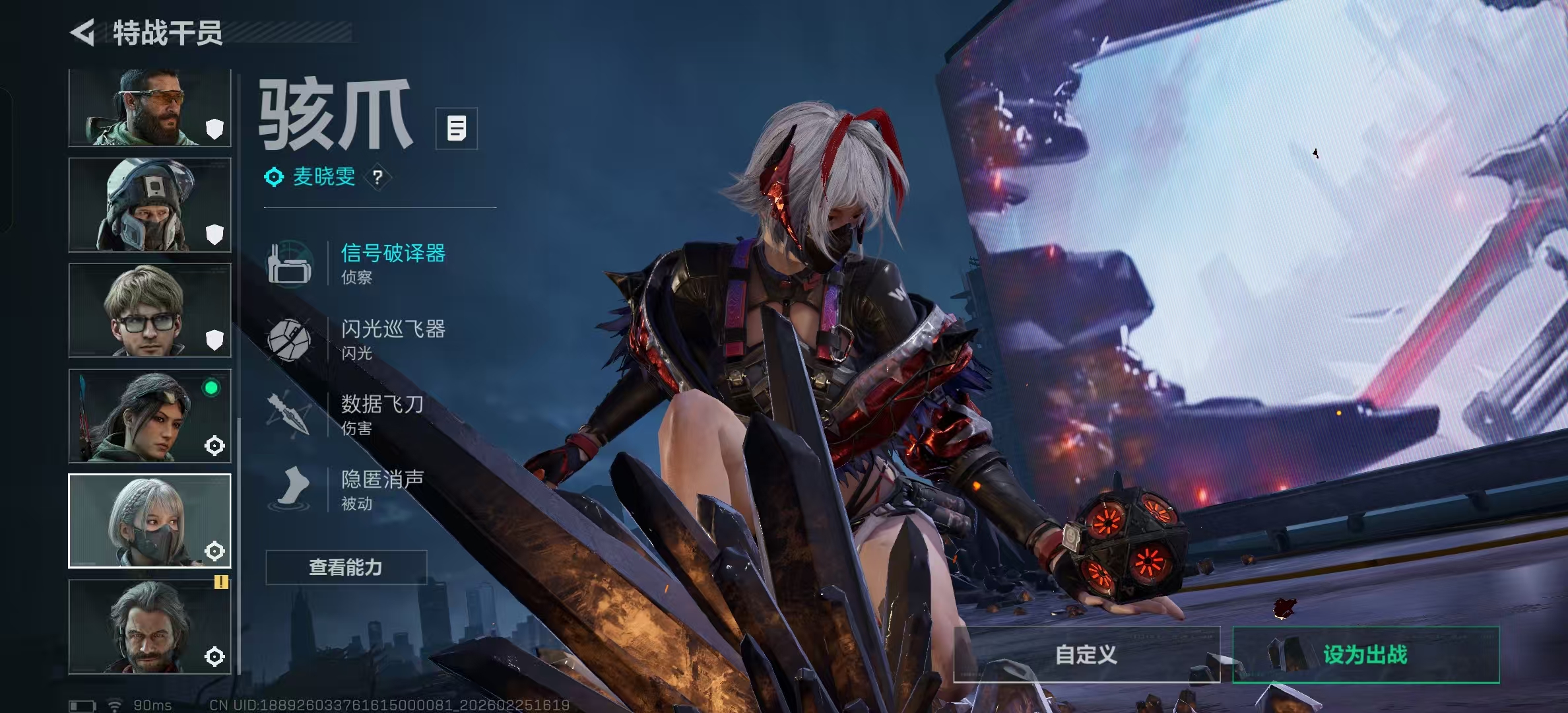View the 闪光巡飞器 flash ability

[392, 339]
